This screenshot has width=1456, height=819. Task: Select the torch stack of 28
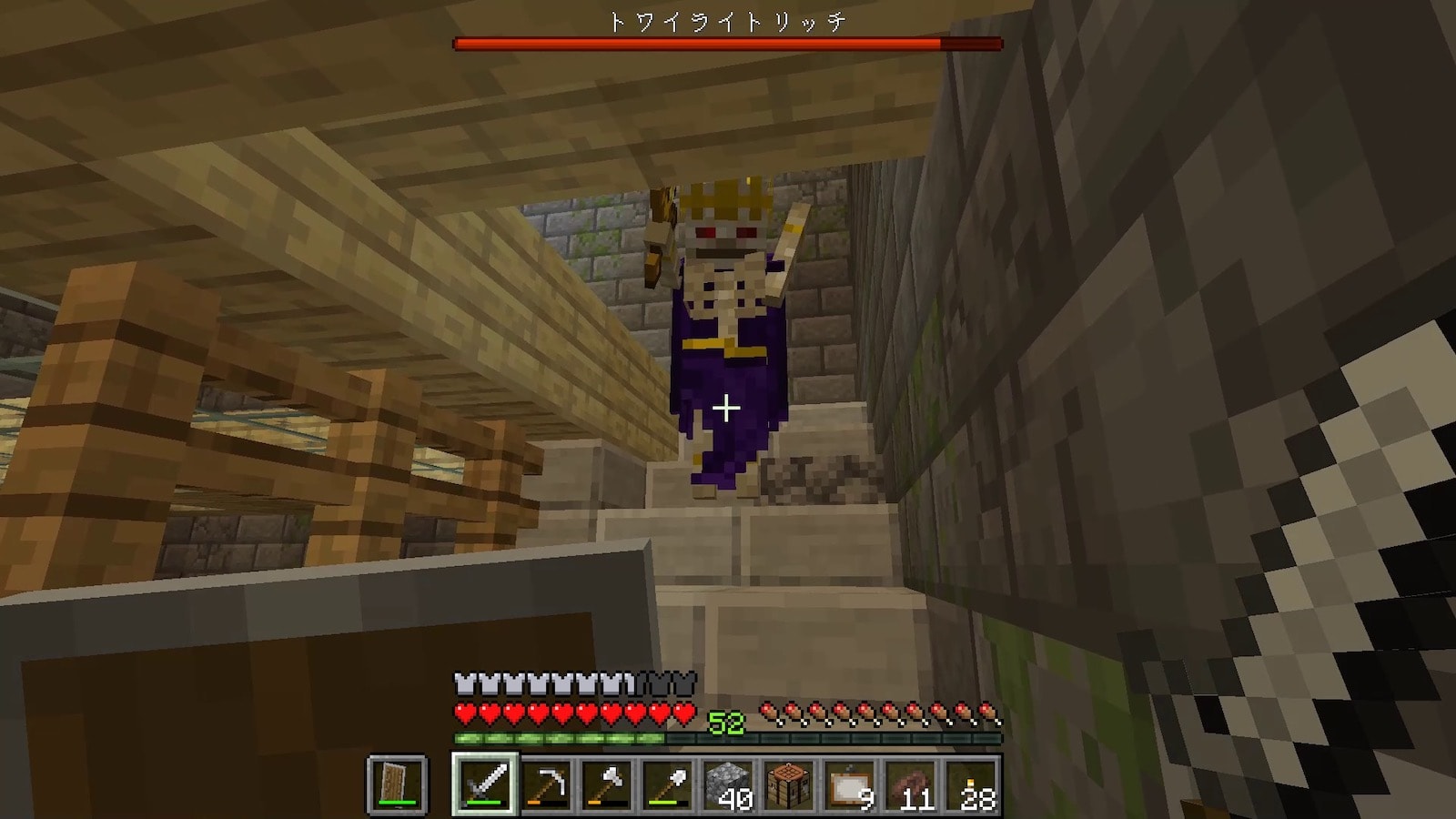(972, 784)
